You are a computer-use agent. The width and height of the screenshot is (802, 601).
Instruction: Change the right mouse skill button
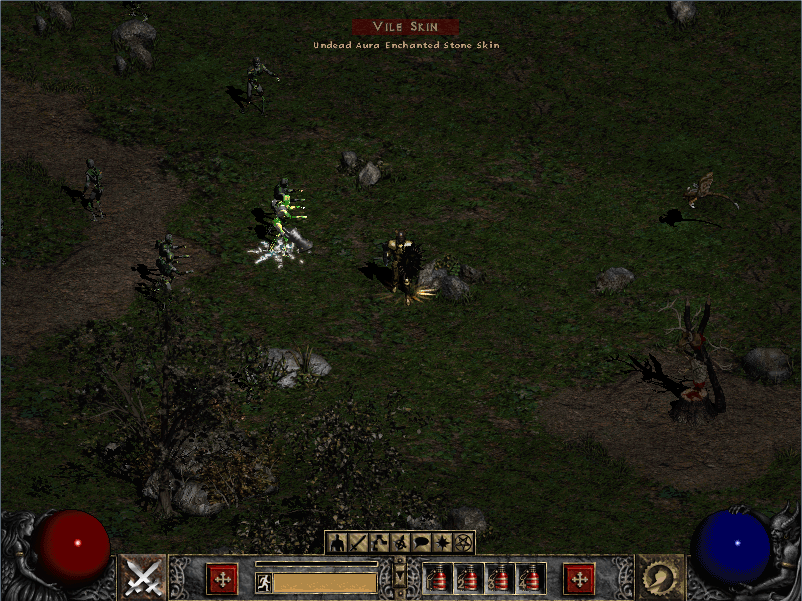tap(660, 578)
